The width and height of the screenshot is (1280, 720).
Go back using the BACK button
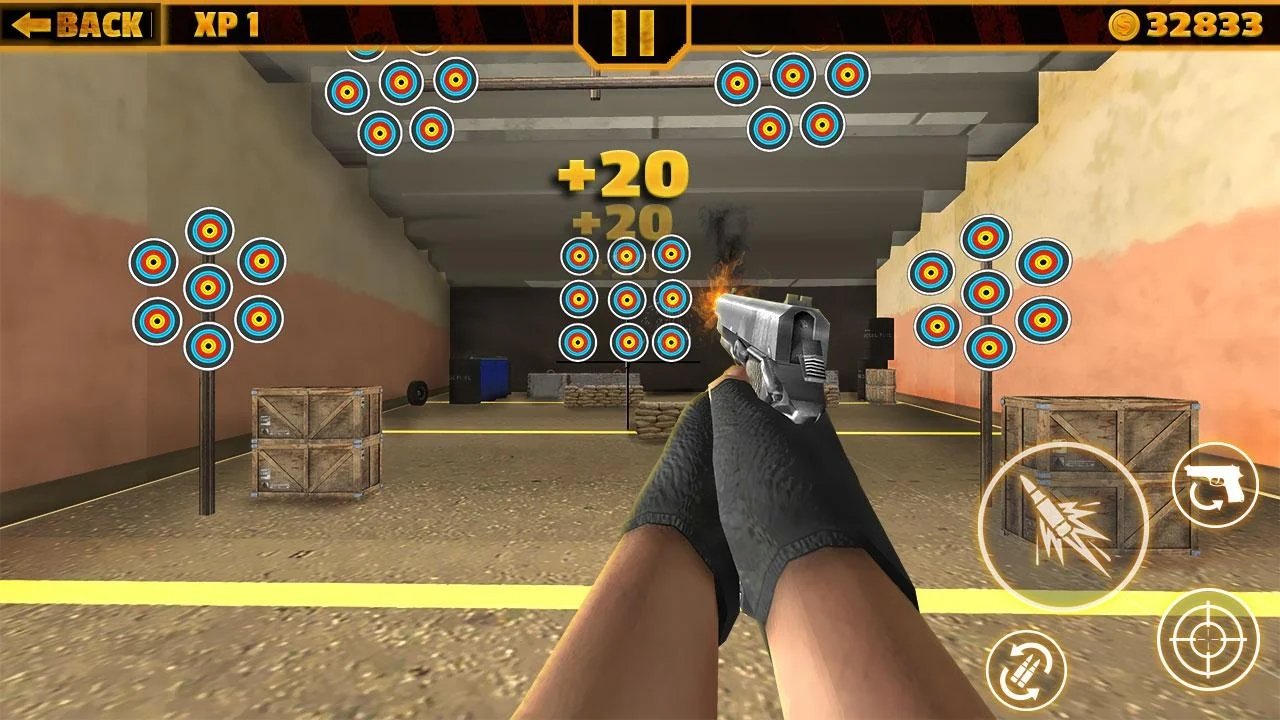pyautogui.click(x=78, y=24)
